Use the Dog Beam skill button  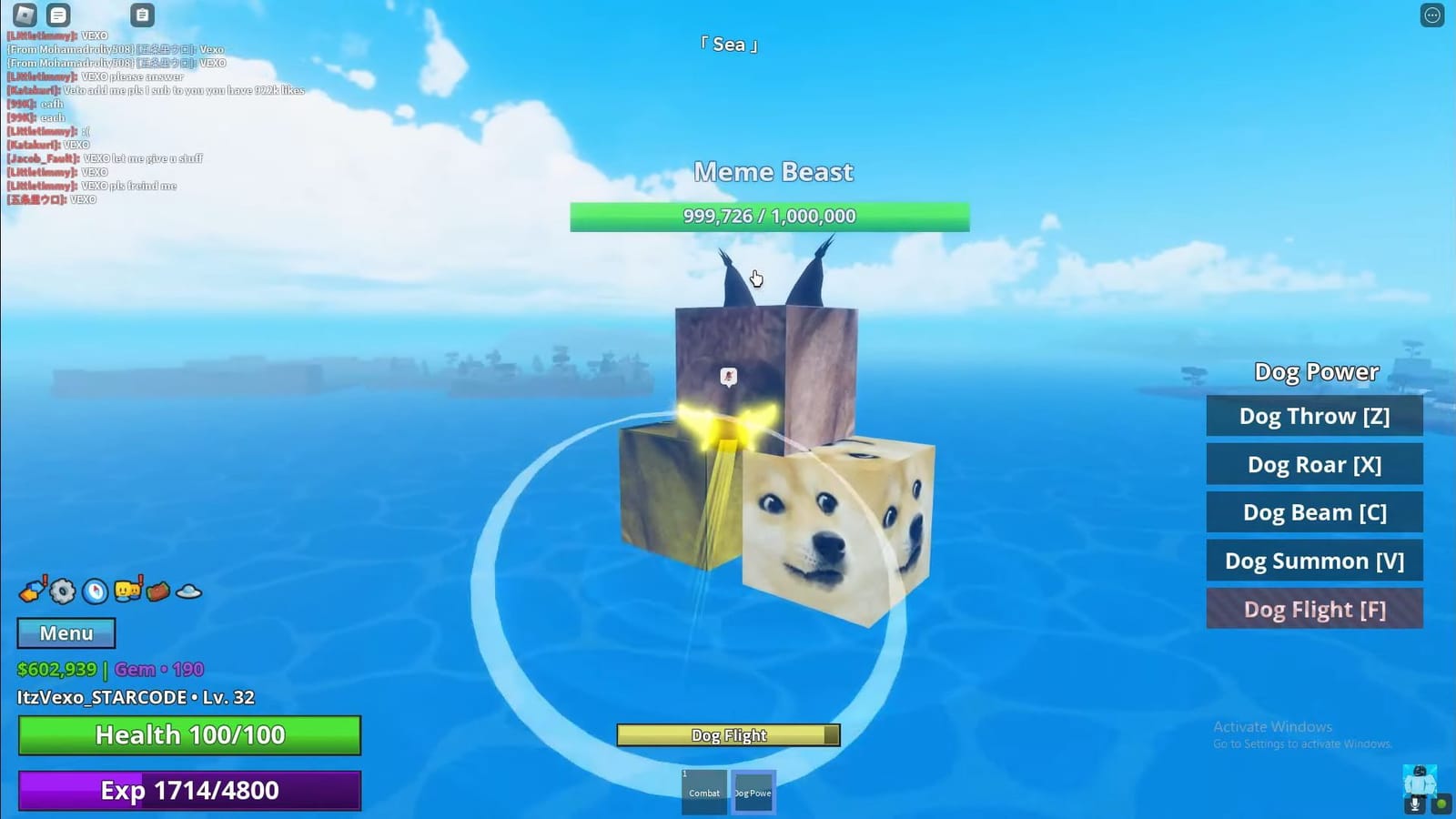pos(1314,512)
